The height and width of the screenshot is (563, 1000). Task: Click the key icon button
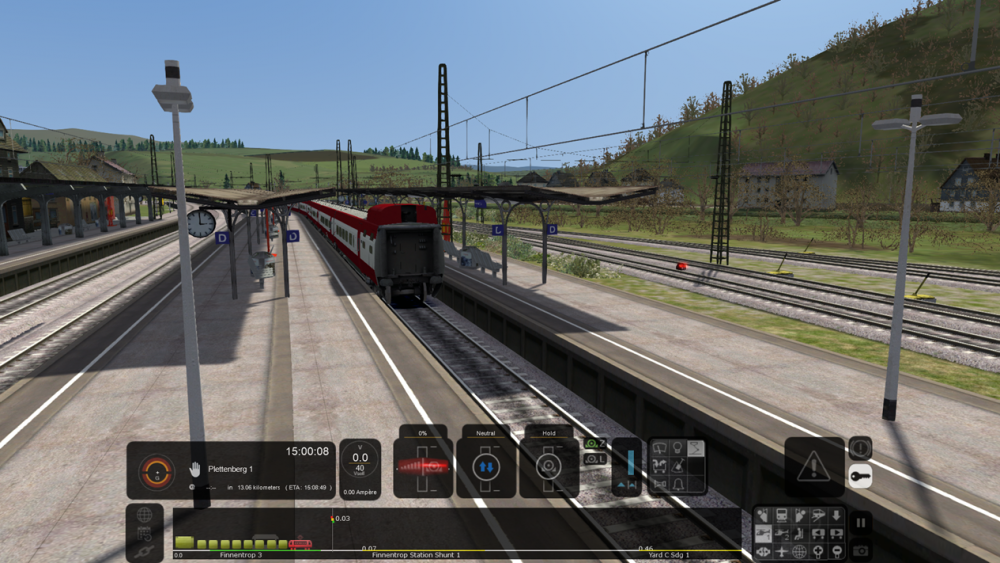pos(860,476)
